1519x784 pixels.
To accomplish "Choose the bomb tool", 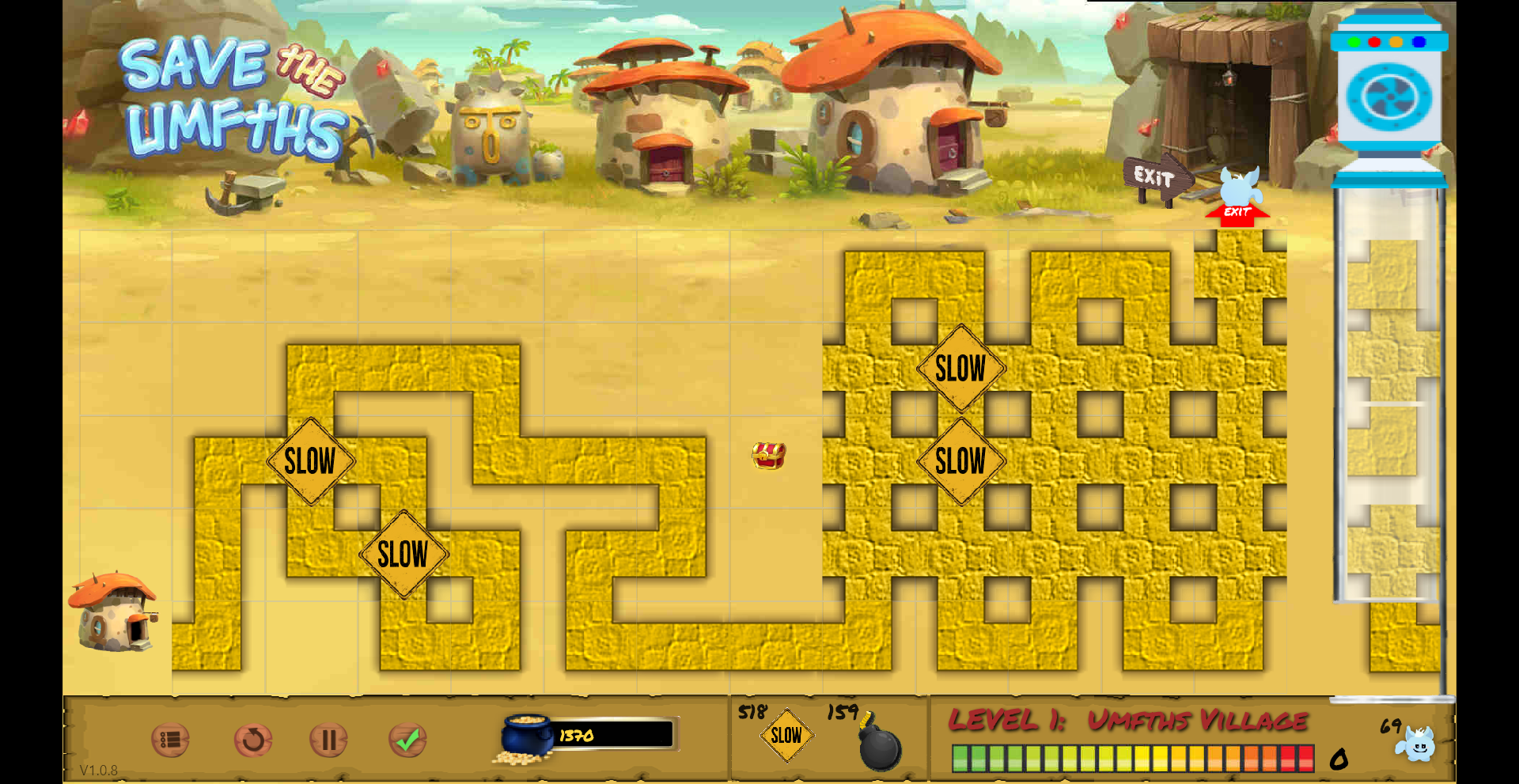I will click(880, 746).
